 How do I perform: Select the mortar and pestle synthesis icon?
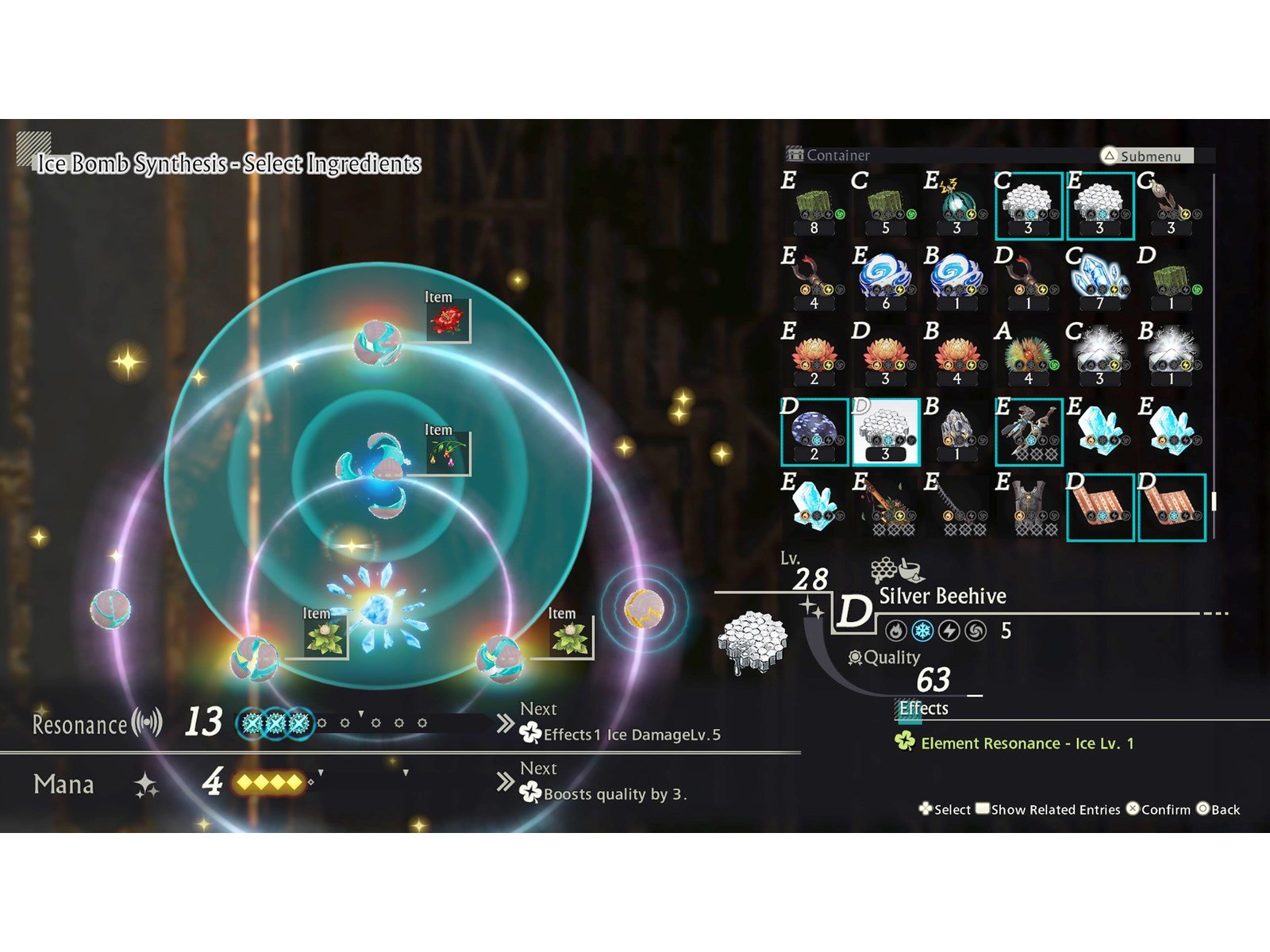coord(910,570)
